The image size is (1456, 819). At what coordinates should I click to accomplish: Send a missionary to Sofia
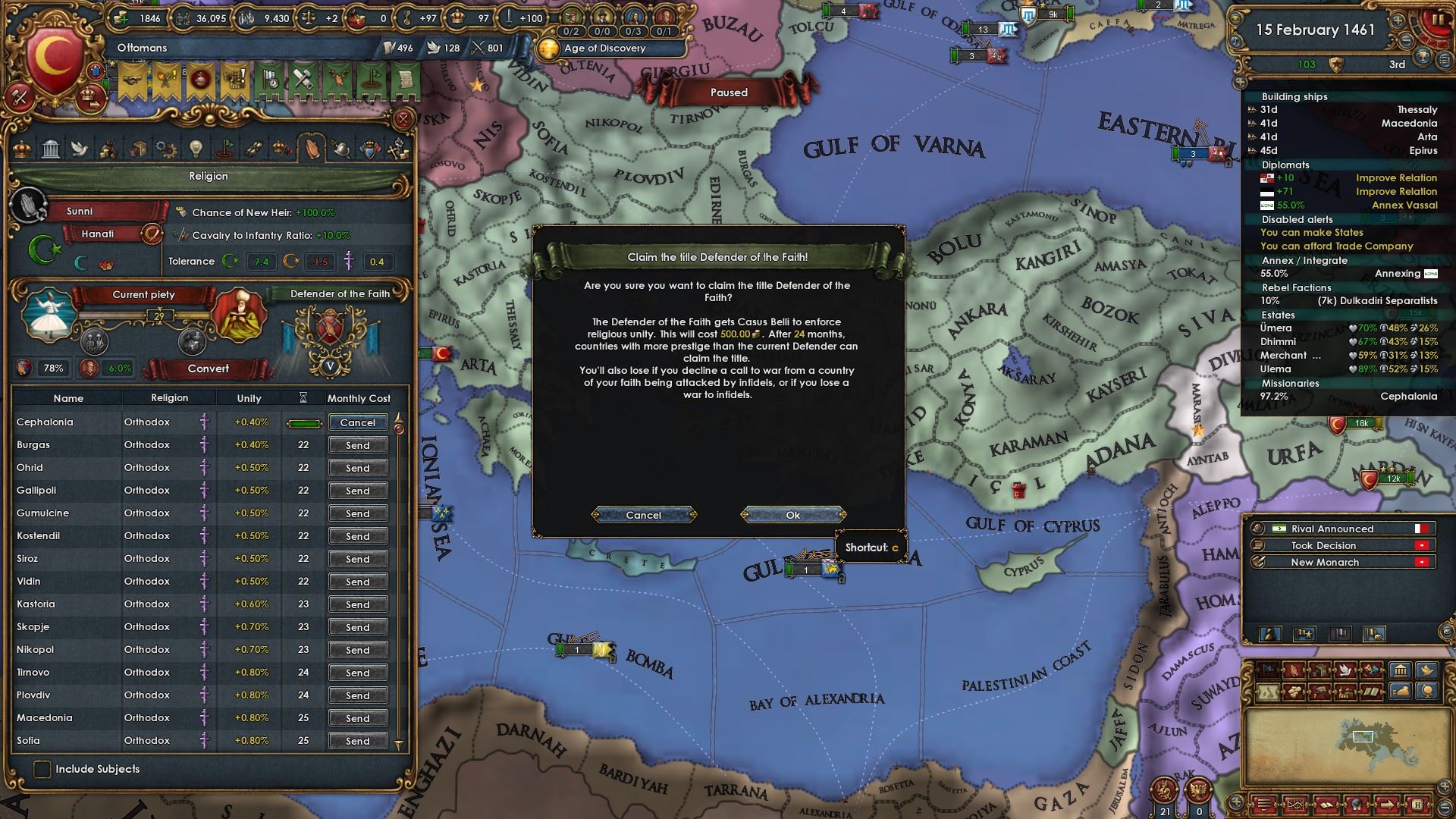[357, 741]
